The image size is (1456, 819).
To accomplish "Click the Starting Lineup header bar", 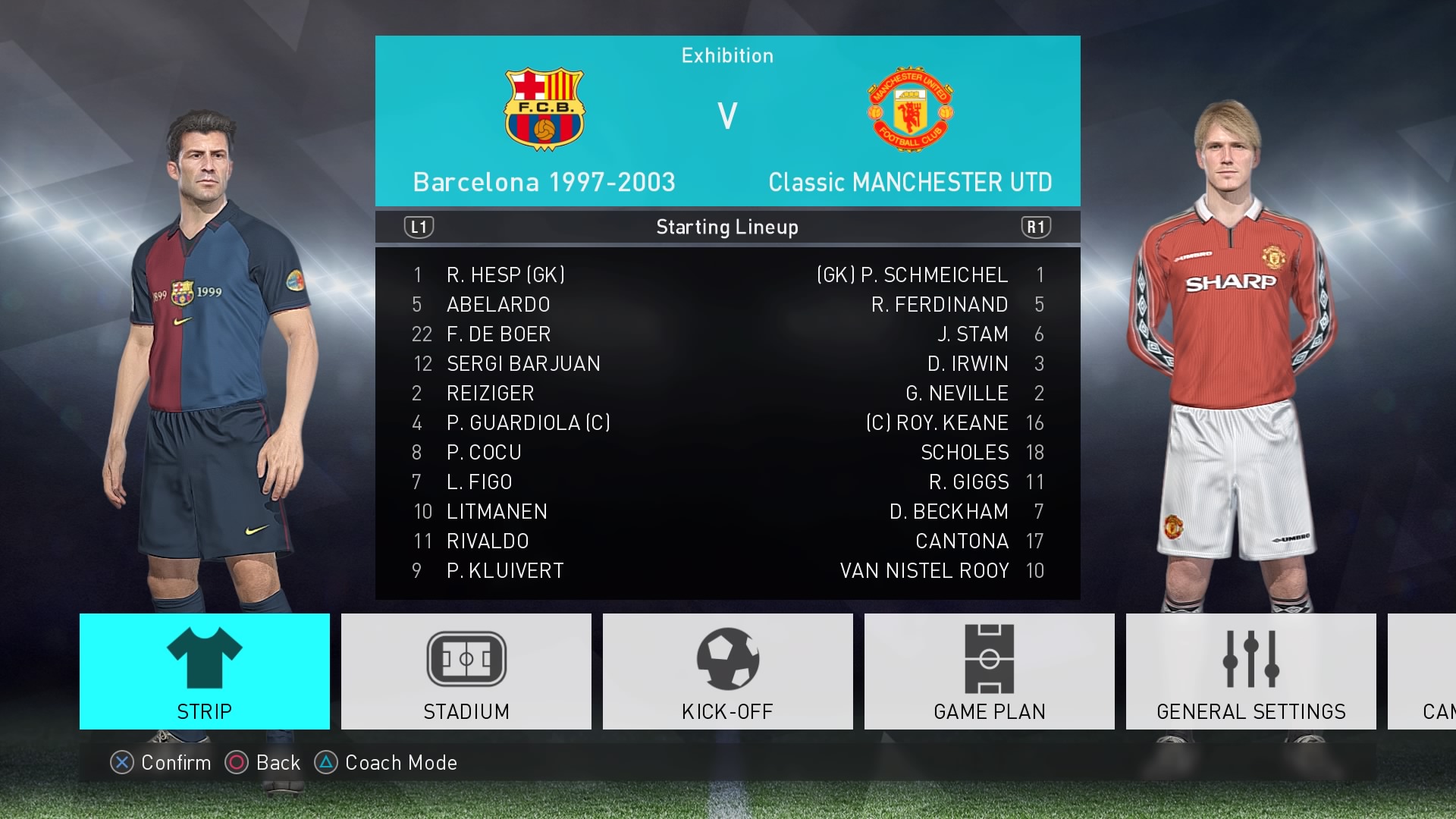I will click(x=726, y=226).
